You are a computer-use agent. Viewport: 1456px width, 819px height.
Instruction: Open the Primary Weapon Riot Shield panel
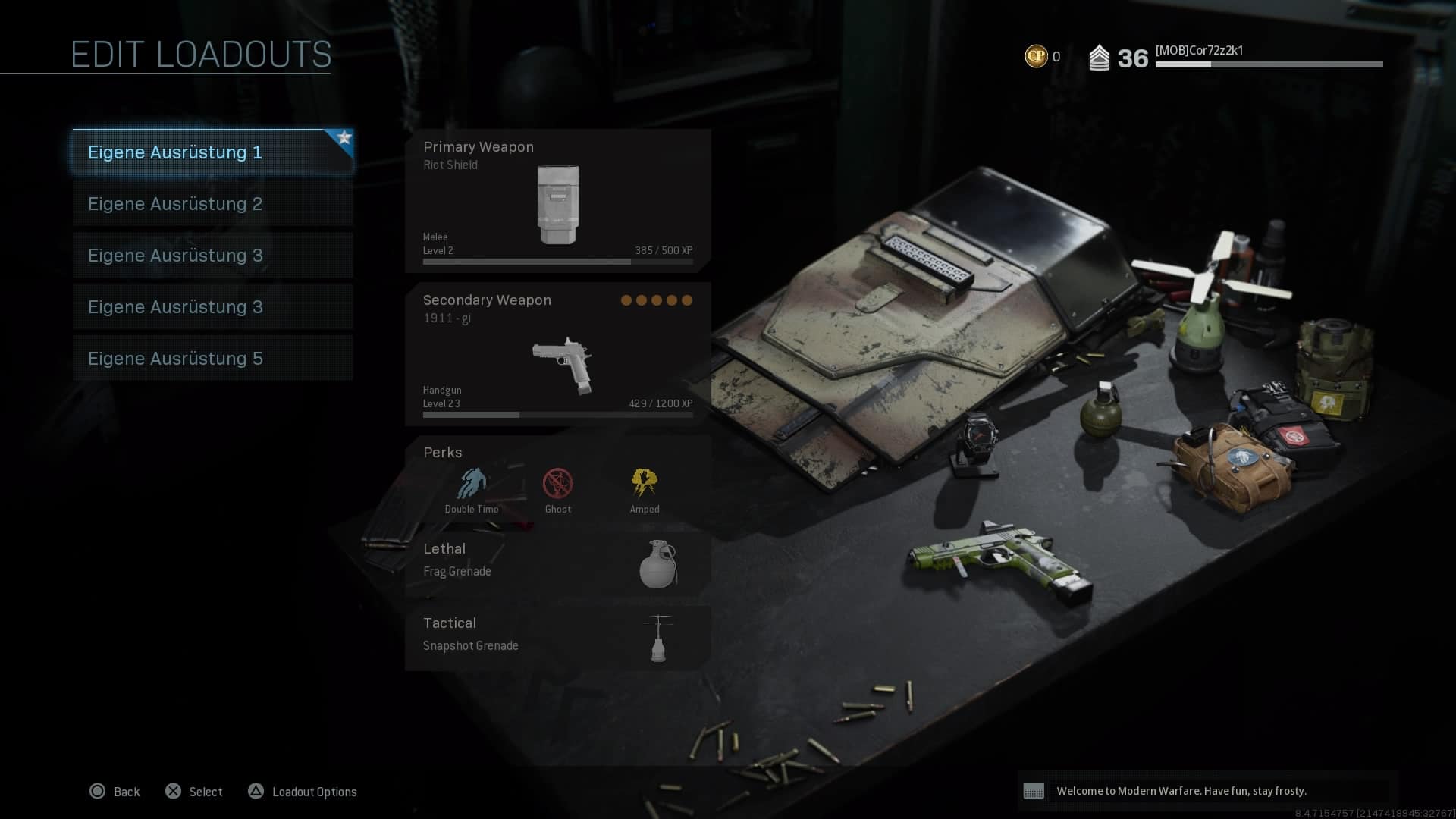(x=557, y=200)
